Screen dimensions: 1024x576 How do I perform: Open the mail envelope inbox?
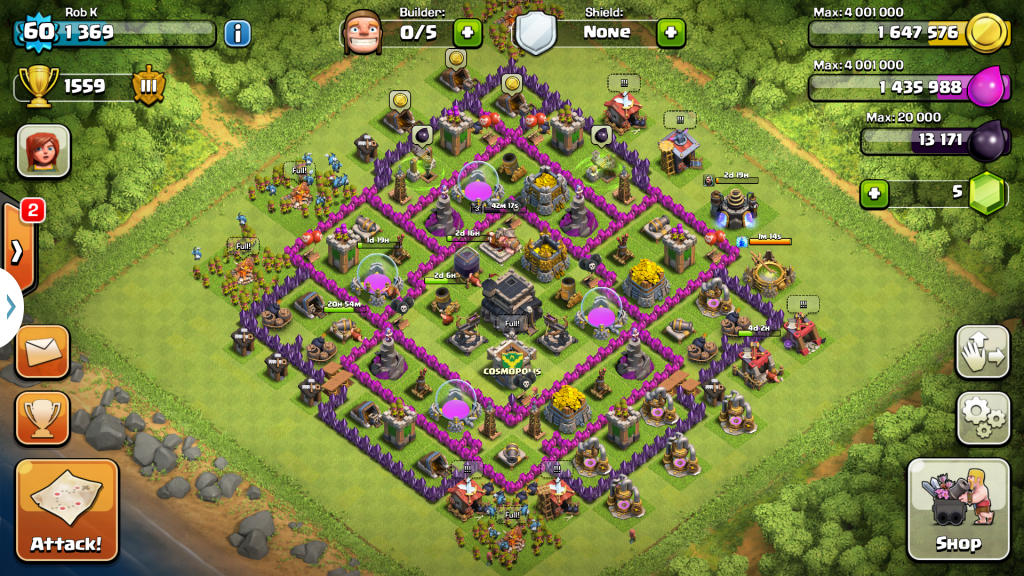(43, 351)
